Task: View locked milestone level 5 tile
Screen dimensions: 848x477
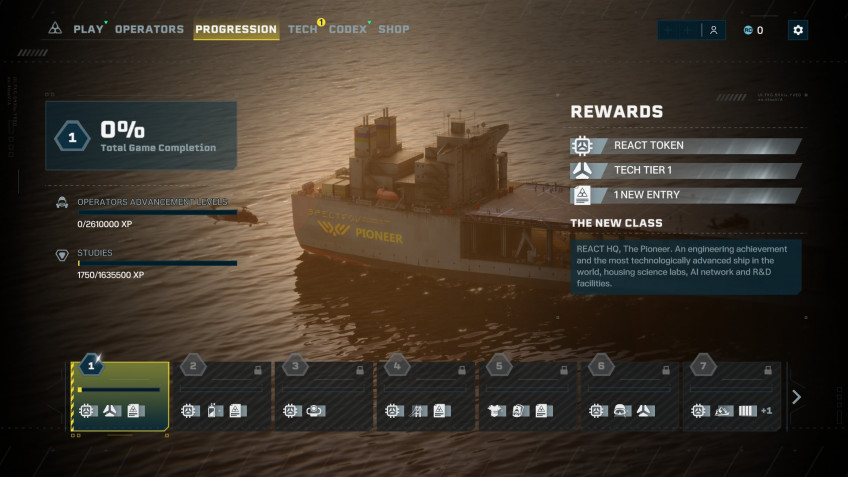Action: click(528, 396)
